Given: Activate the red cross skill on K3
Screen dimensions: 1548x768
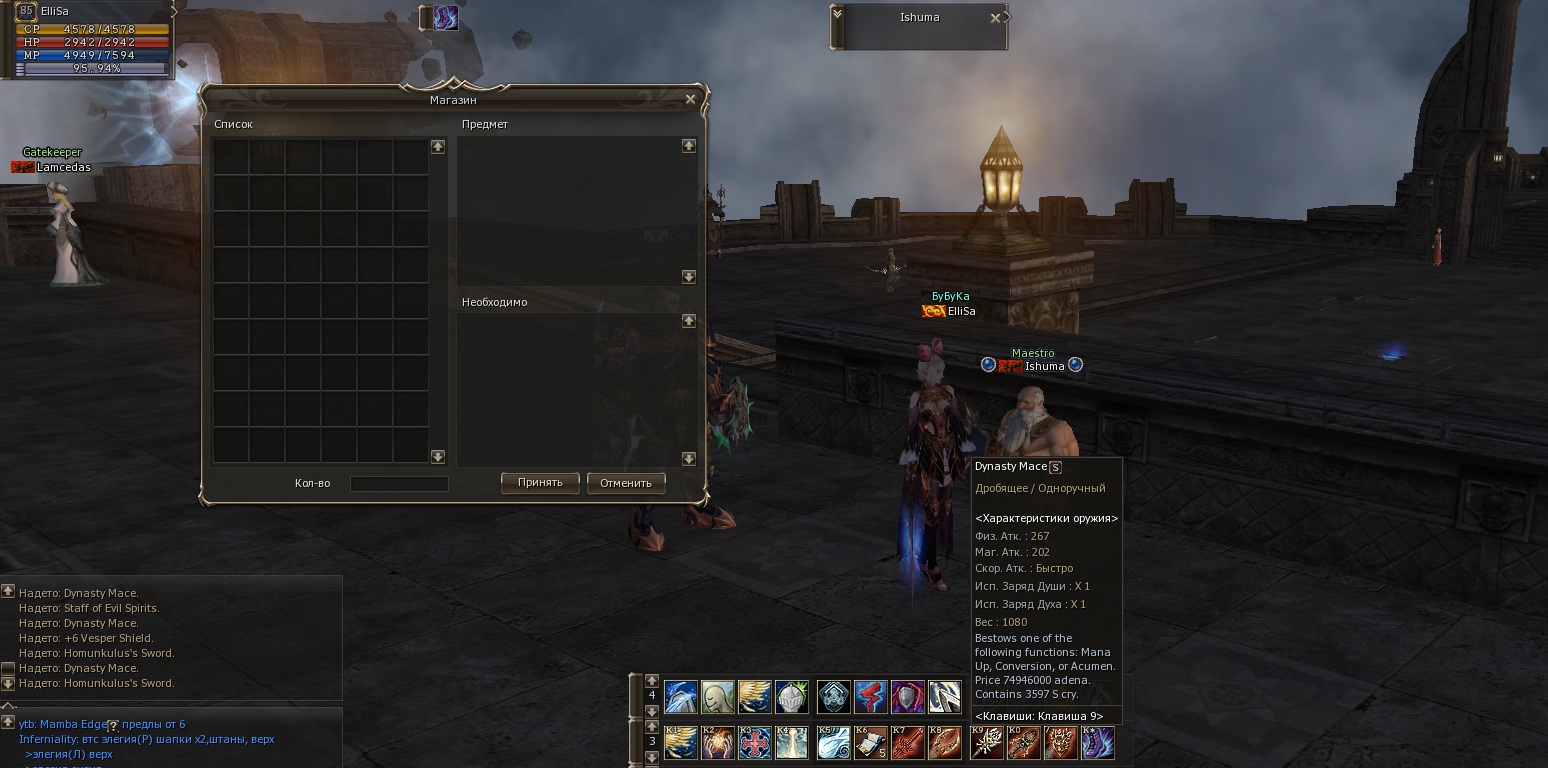Looking at the screenshot, I should point(755,743).
